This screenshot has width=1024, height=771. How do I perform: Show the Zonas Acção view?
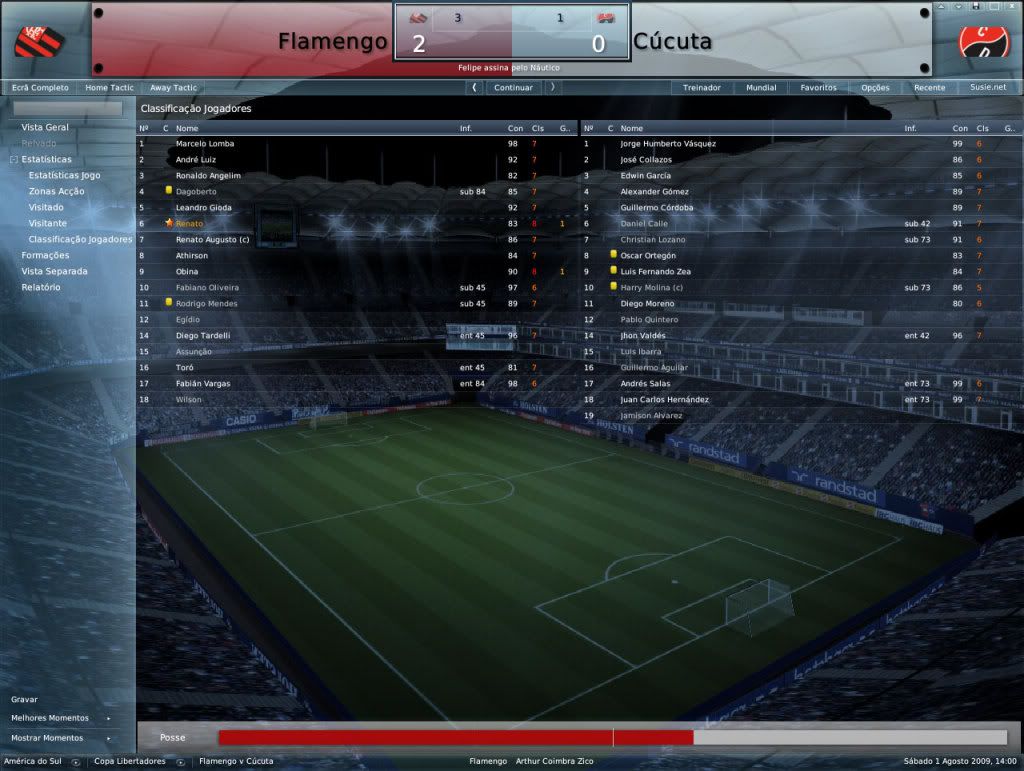(x=57, y=192)
